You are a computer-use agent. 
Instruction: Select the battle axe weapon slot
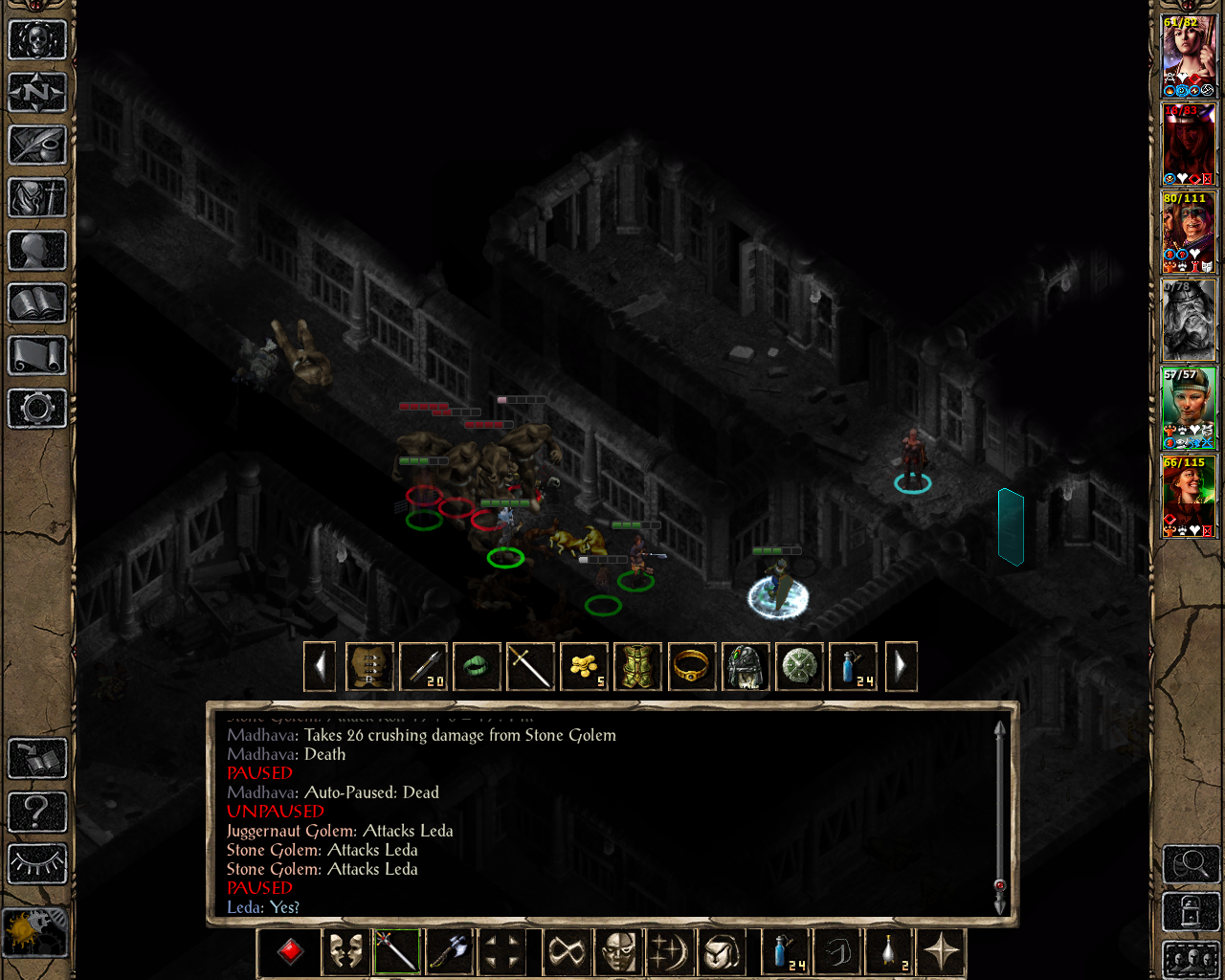click(x=449, y=952)
